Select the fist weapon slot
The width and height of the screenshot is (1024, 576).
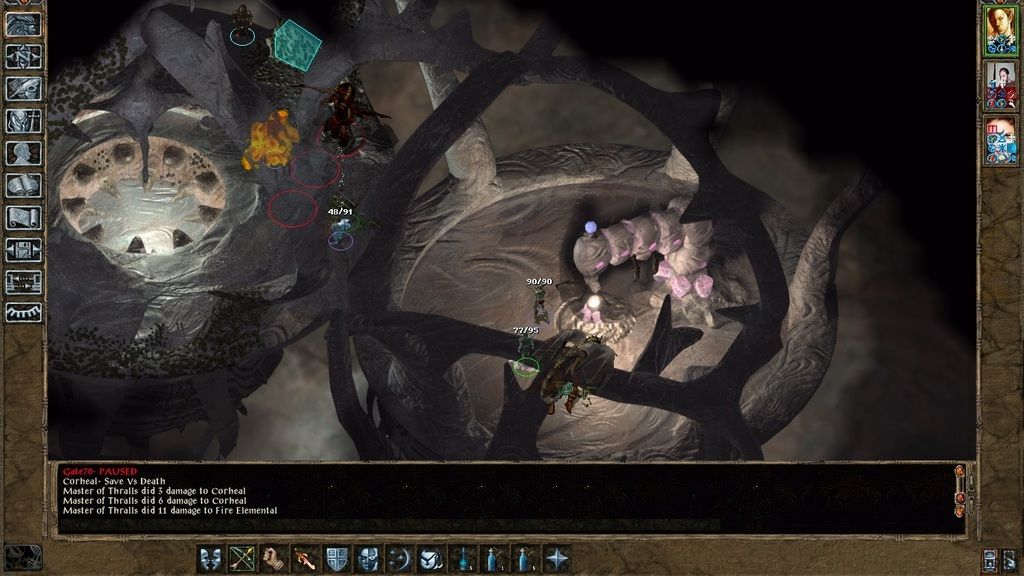[x=273, y=558]
